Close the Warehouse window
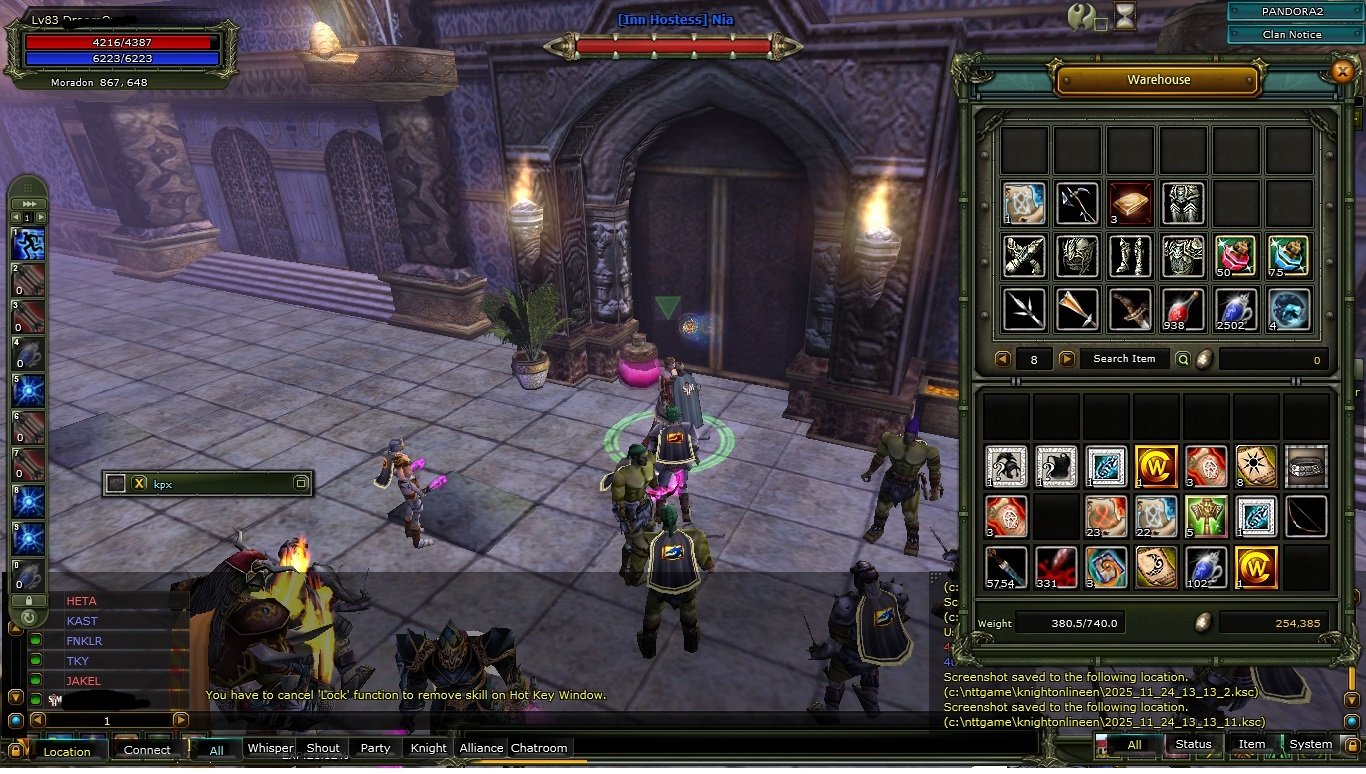This screenshot has height=774, width=1366. point(1343,71)
